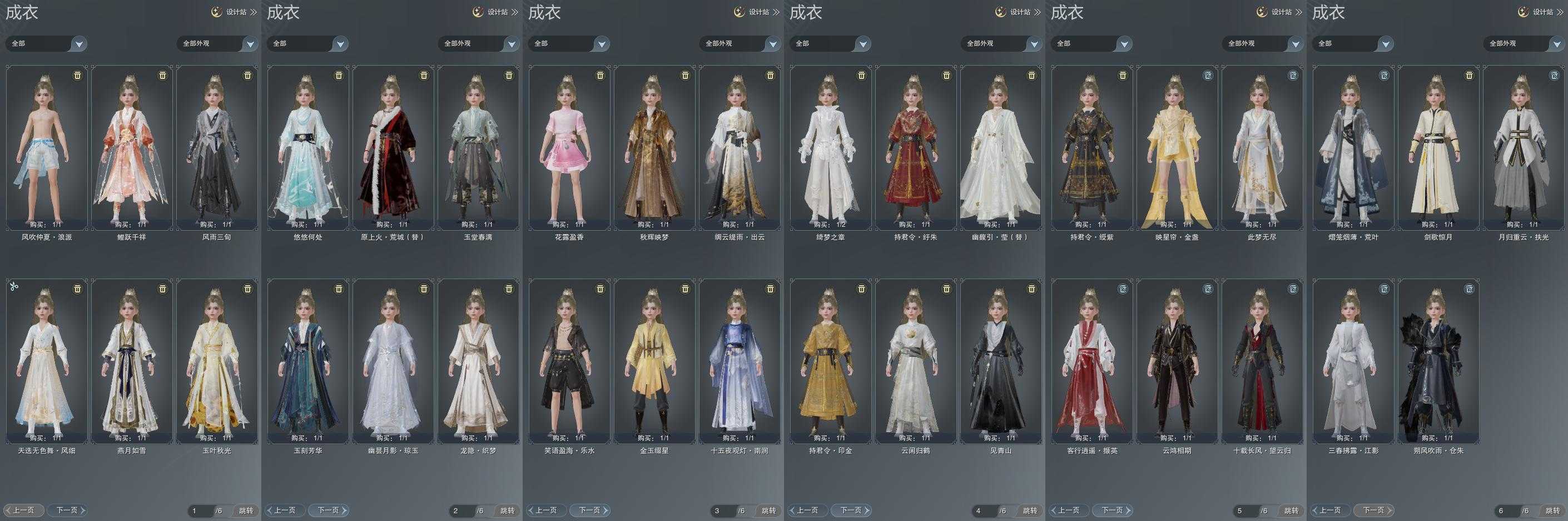Pick the 云闲归鹤 outfit

click(x=915, y=361)
